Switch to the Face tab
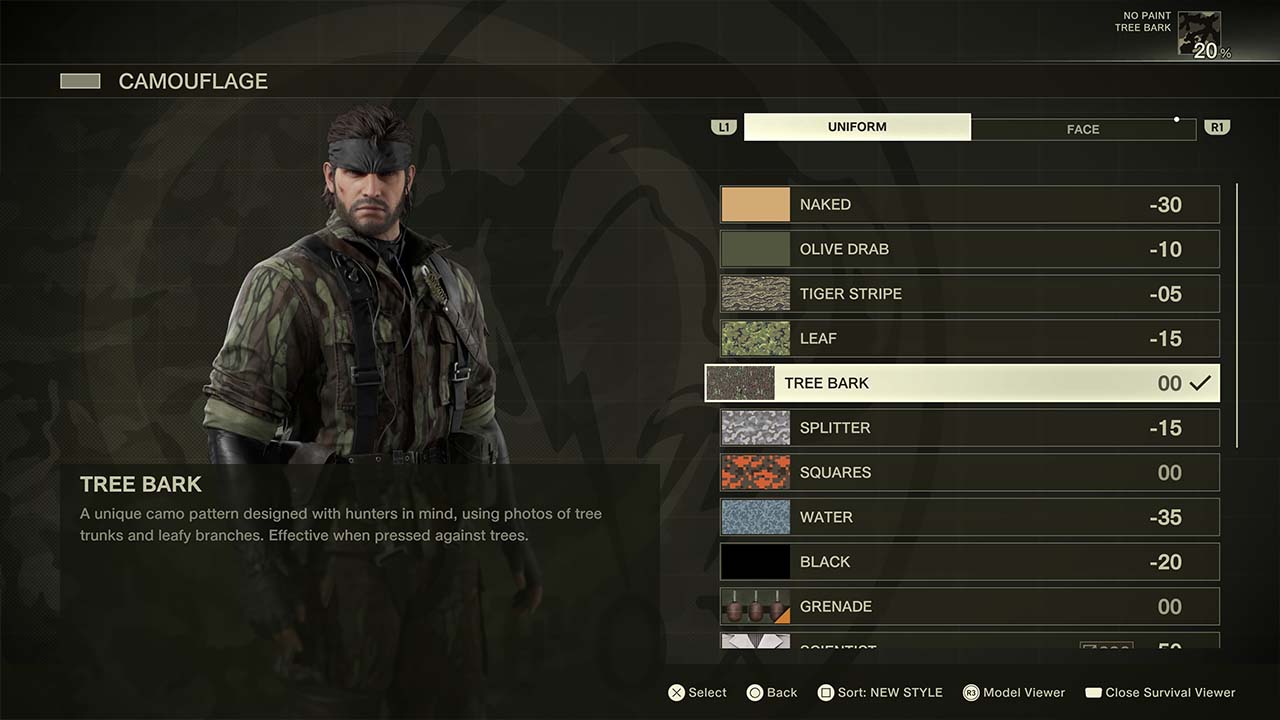 coord(1083,128)
